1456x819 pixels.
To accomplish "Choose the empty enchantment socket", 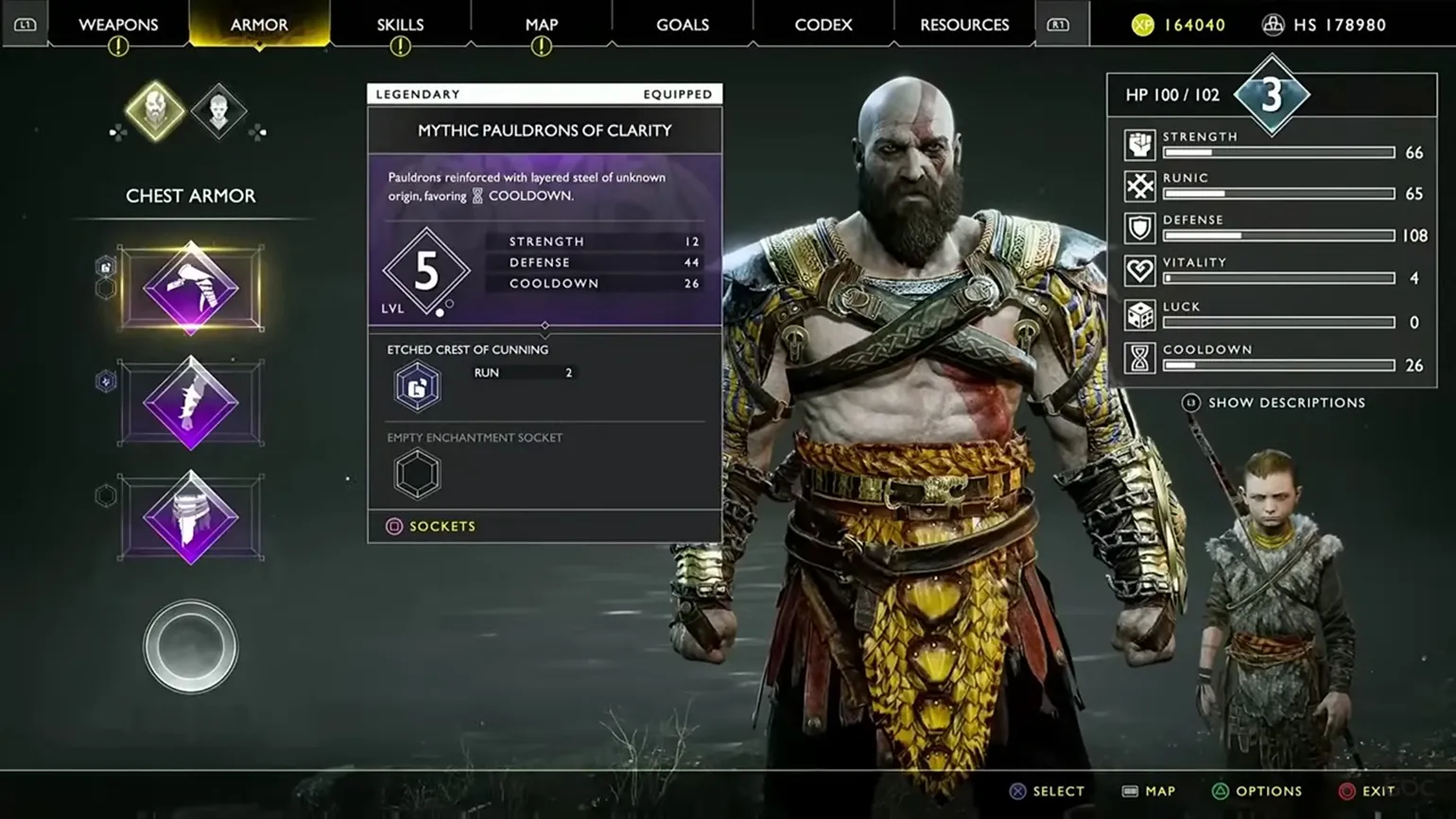I will [417, 474].
